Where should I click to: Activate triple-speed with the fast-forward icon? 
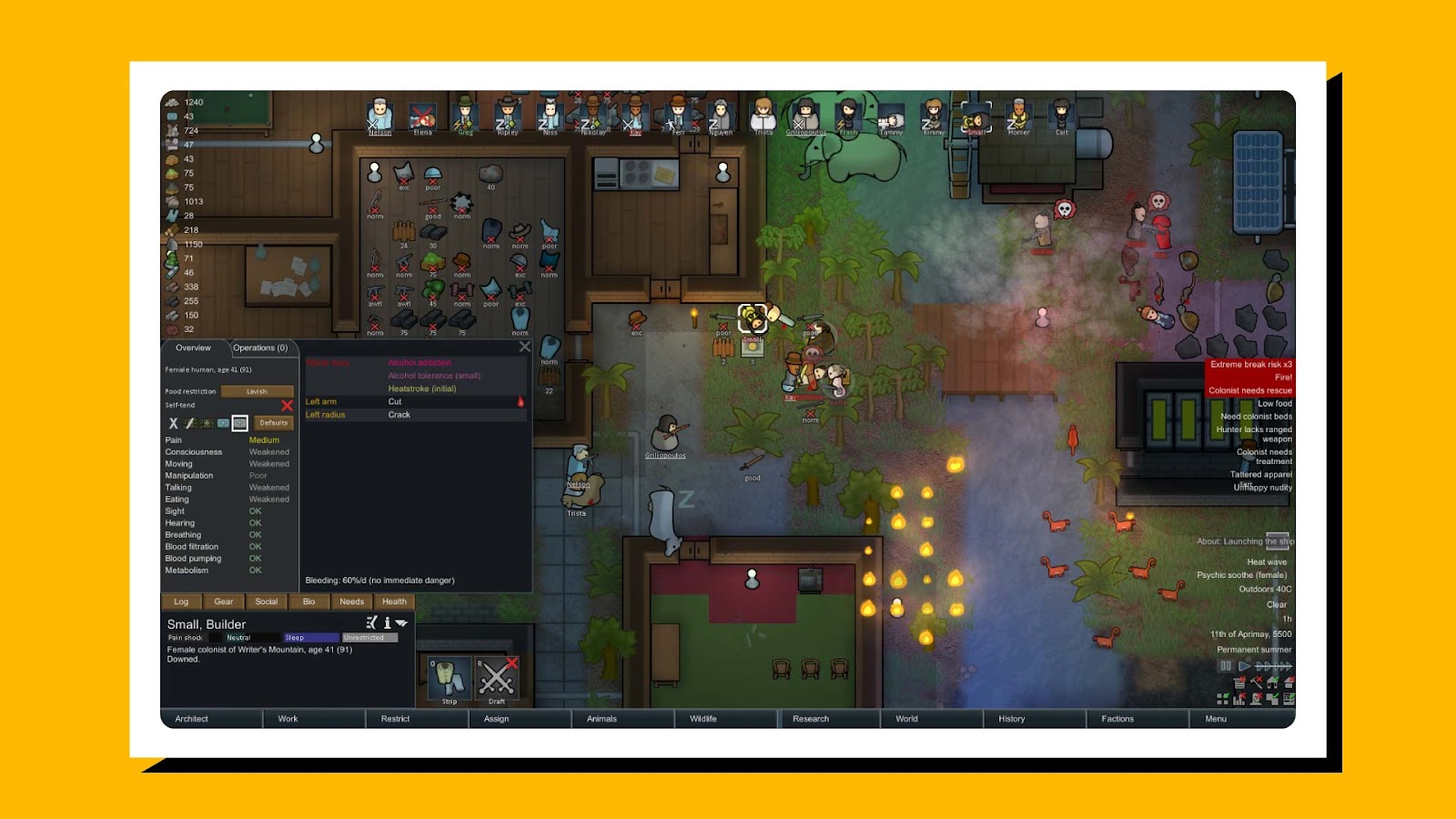click(x=1282, y=665)
